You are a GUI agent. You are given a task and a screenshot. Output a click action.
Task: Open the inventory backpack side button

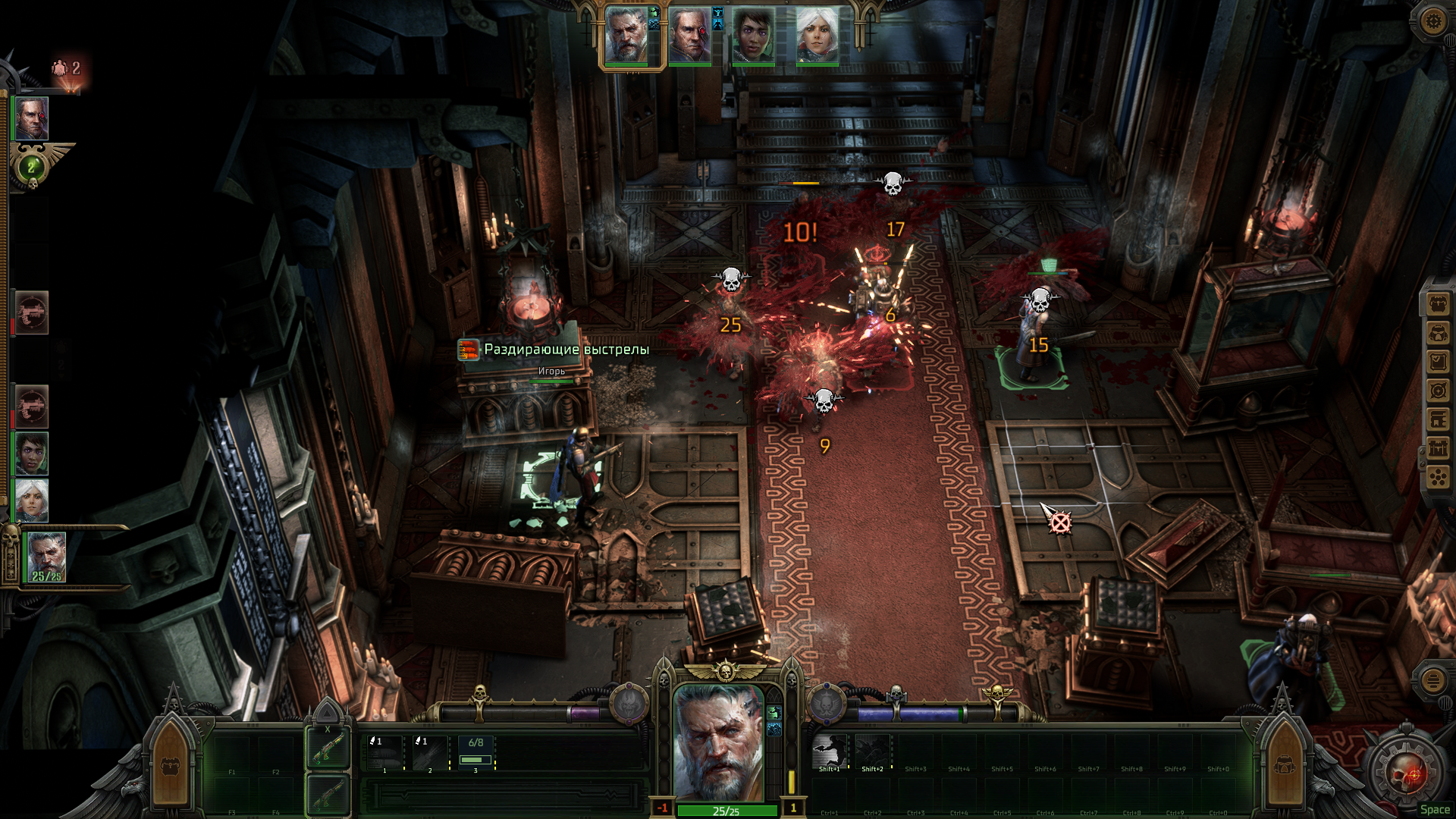coord(1438,305)
